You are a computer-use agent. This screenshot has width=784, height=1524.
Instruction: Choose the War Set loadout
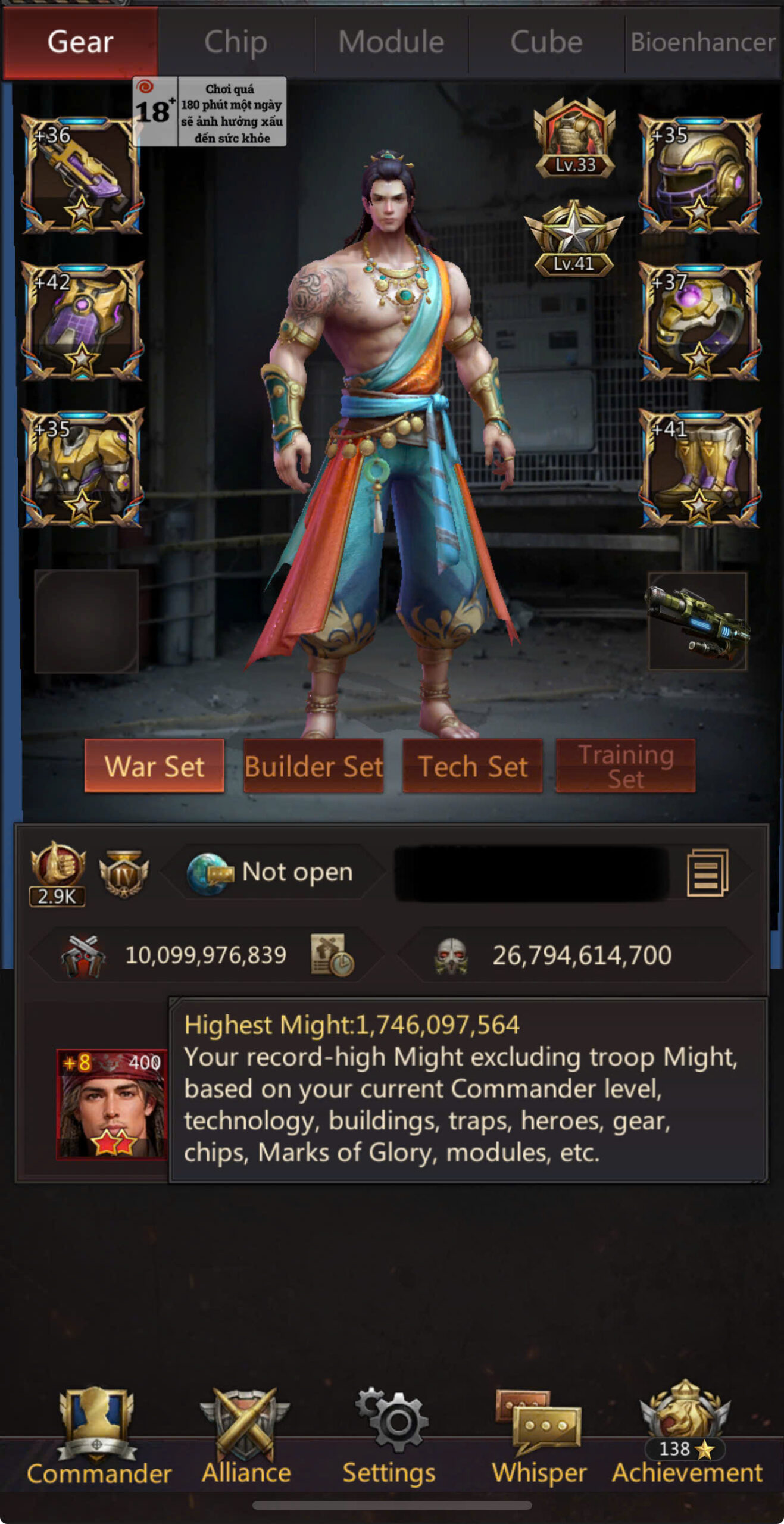pos(154,766)
